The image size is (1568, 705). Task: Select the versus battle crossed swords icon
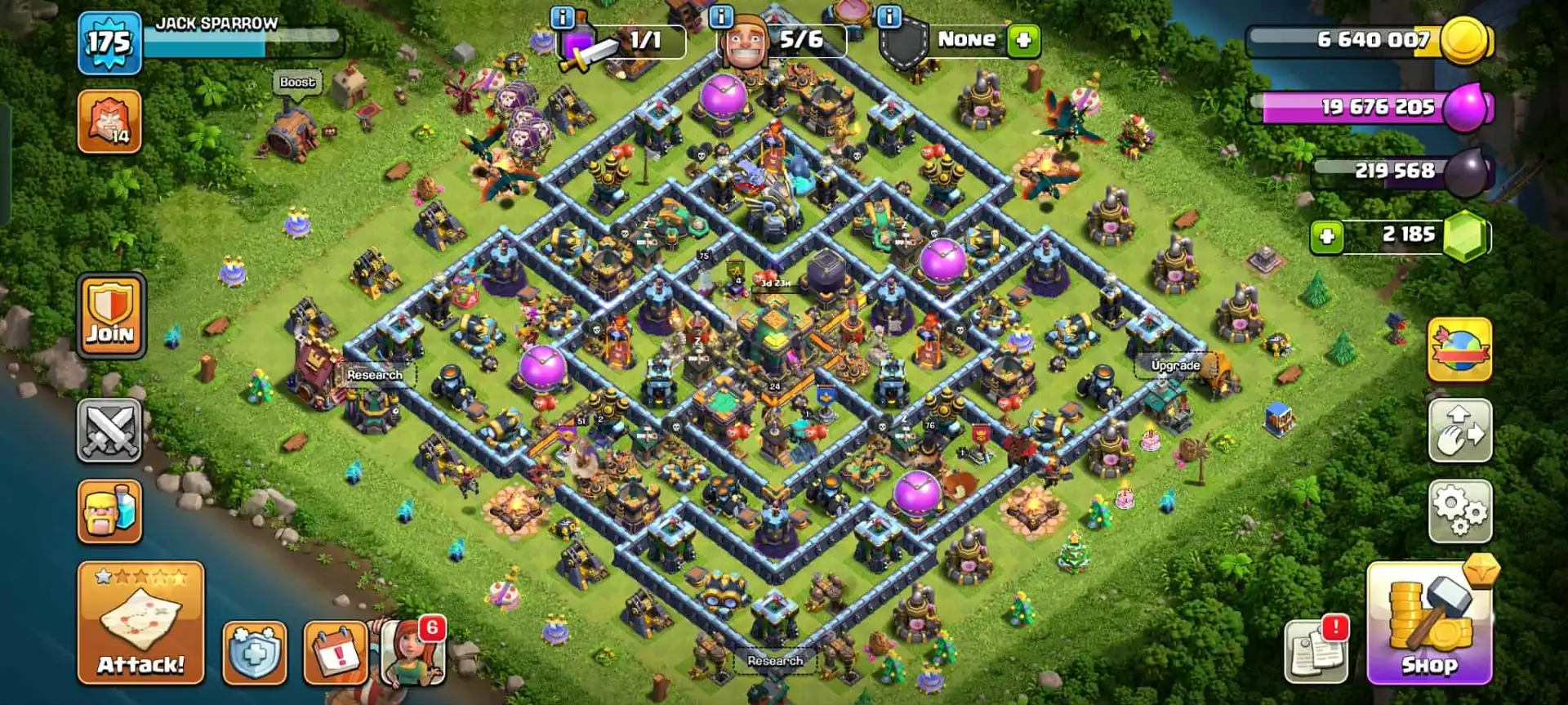110,429
